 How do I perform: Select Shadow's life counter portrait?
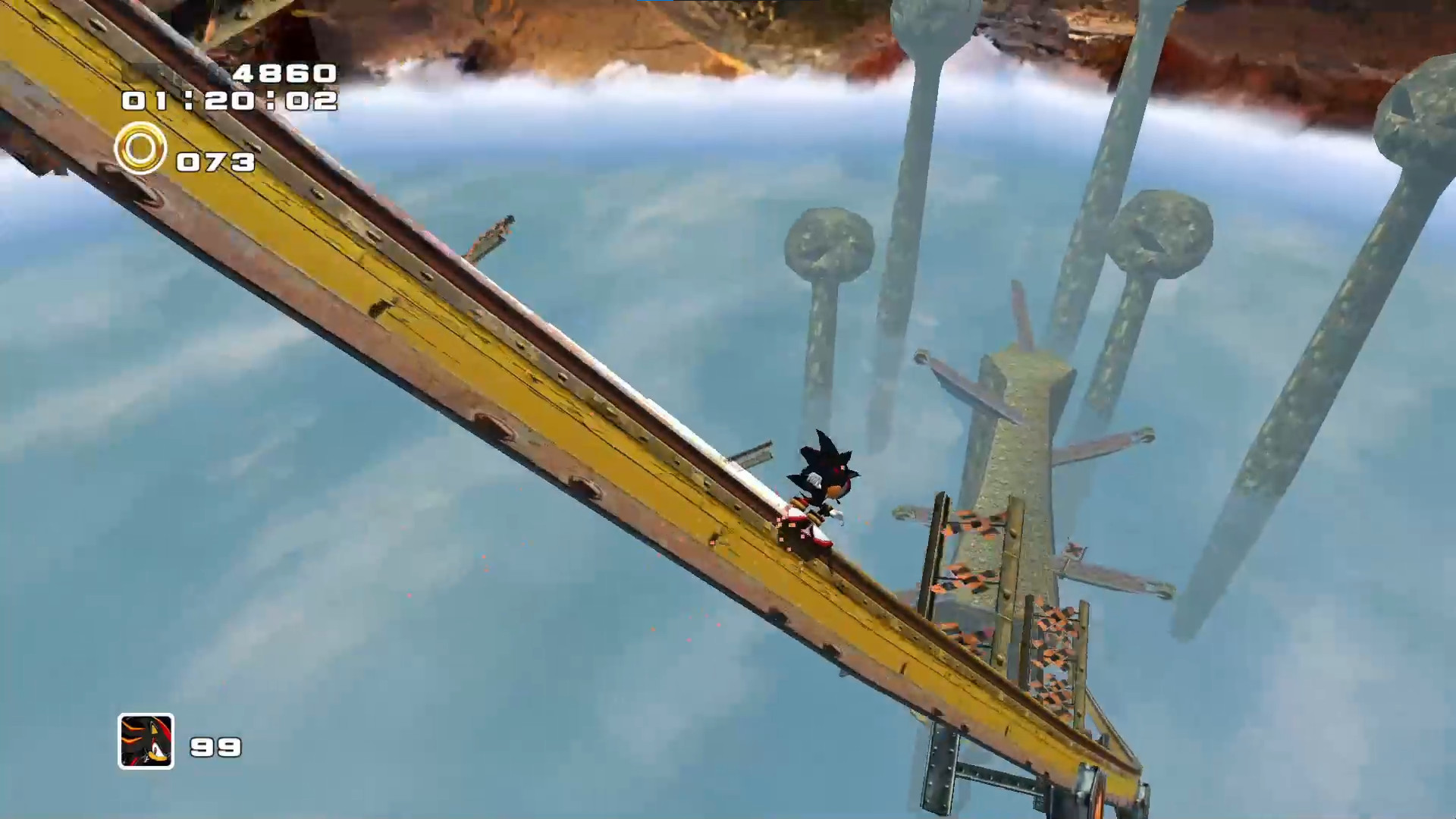point(146,742)
